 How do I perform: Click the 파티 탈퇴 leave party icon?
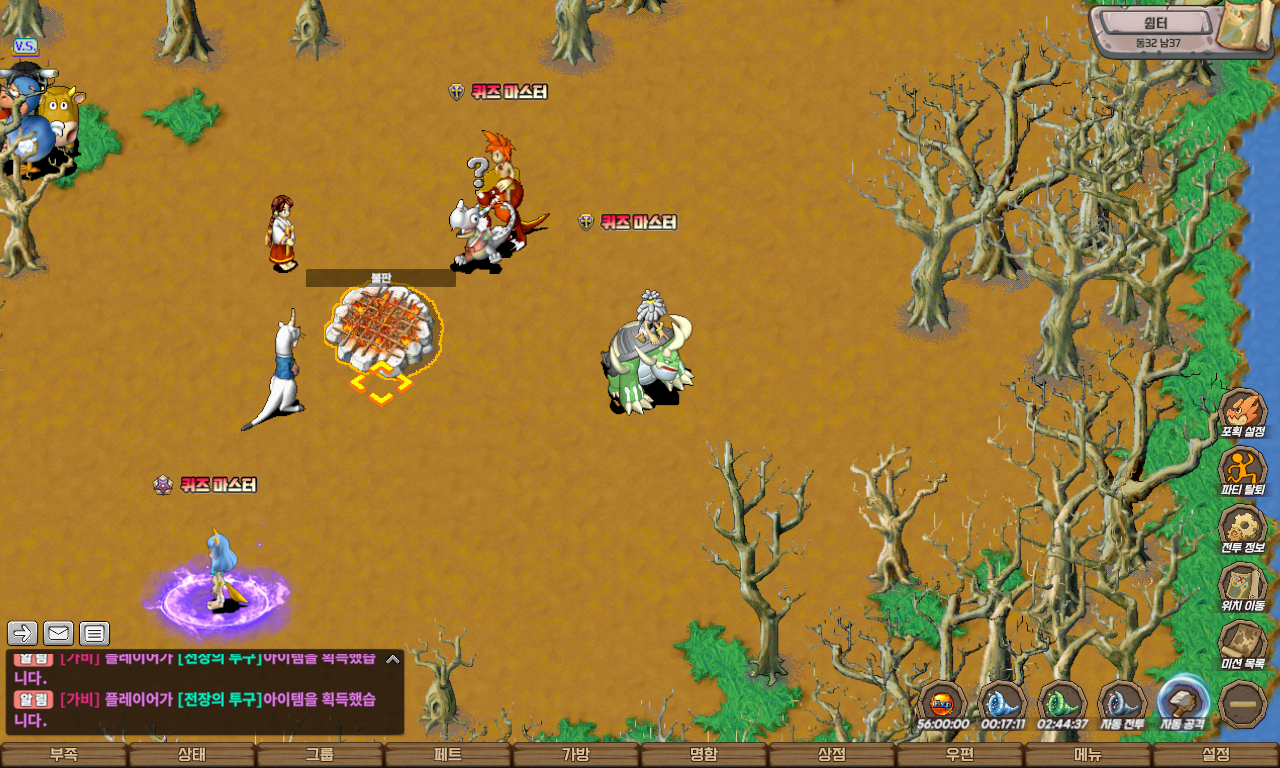[x=1243, y=471]
